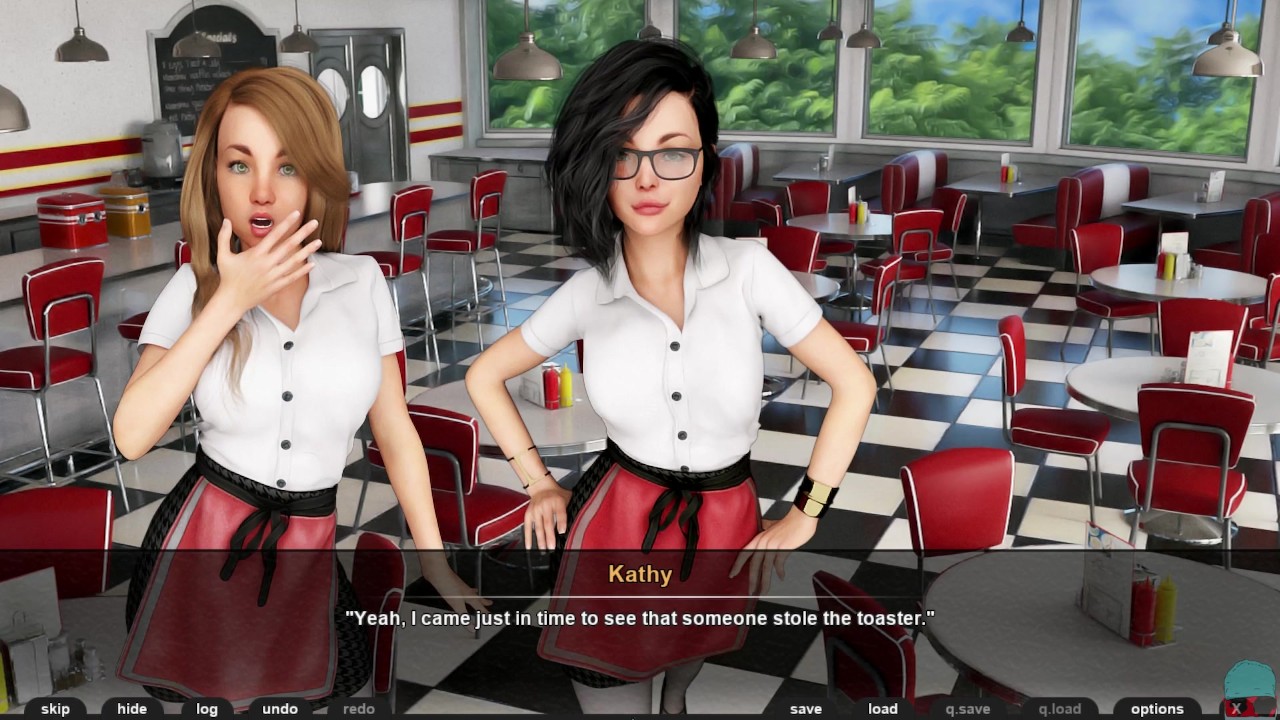Hide the dialogue interface
Screen dimensions: 1280x720
[132, 709]
